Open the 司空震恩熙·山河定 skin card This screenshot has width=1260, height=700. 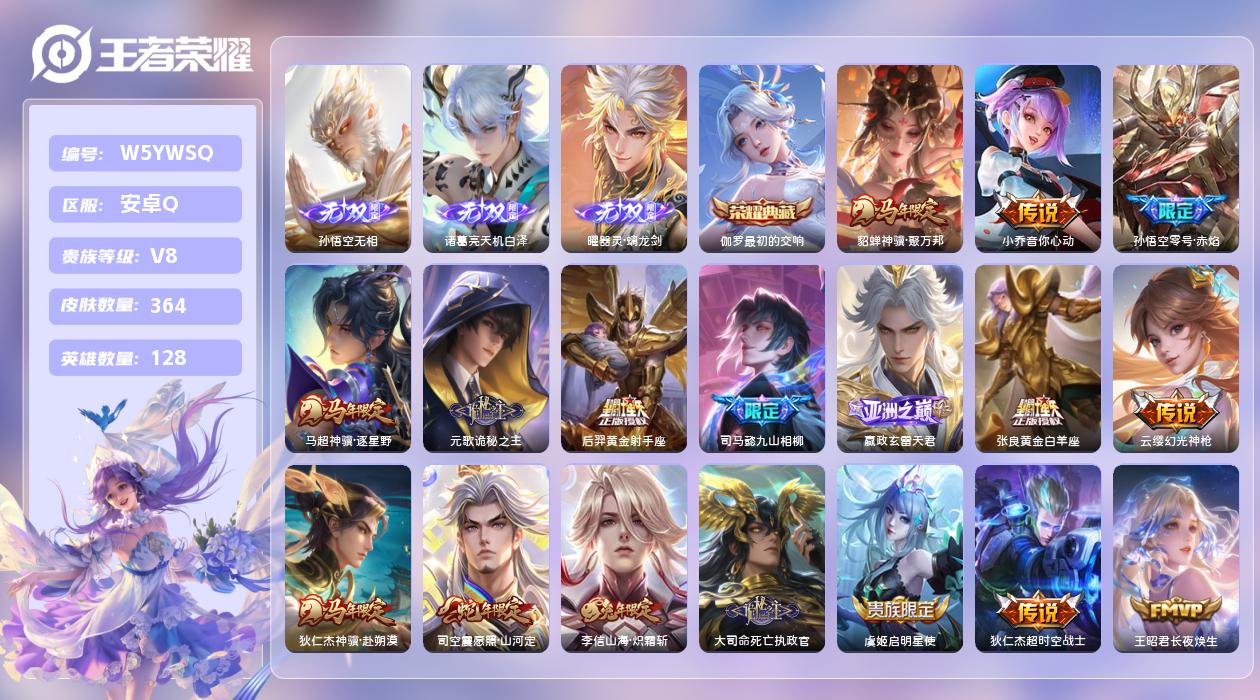point(486,558)
